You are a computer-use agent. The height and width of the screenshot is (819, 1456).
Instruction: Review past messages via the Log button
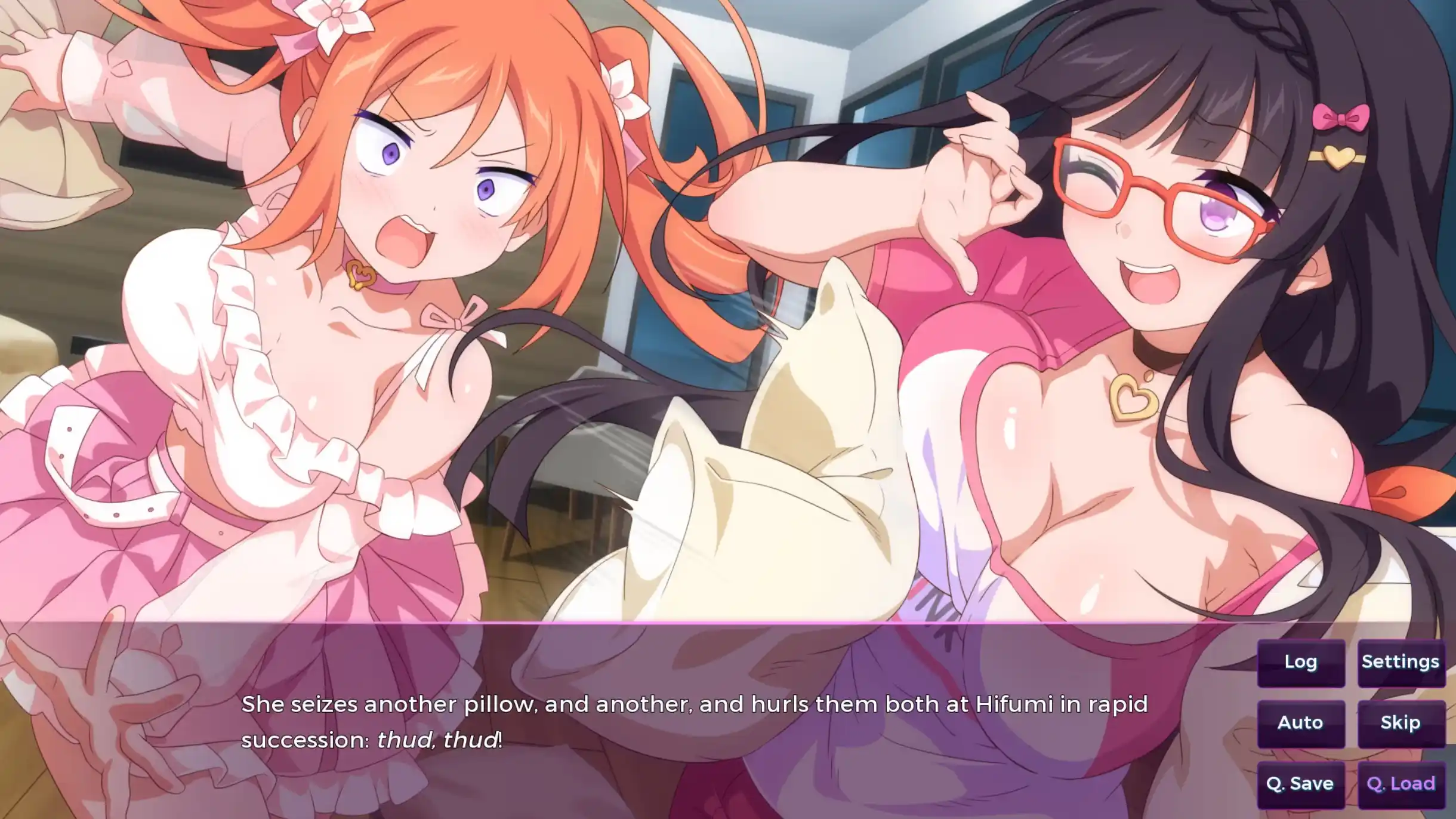[1300, 661]
